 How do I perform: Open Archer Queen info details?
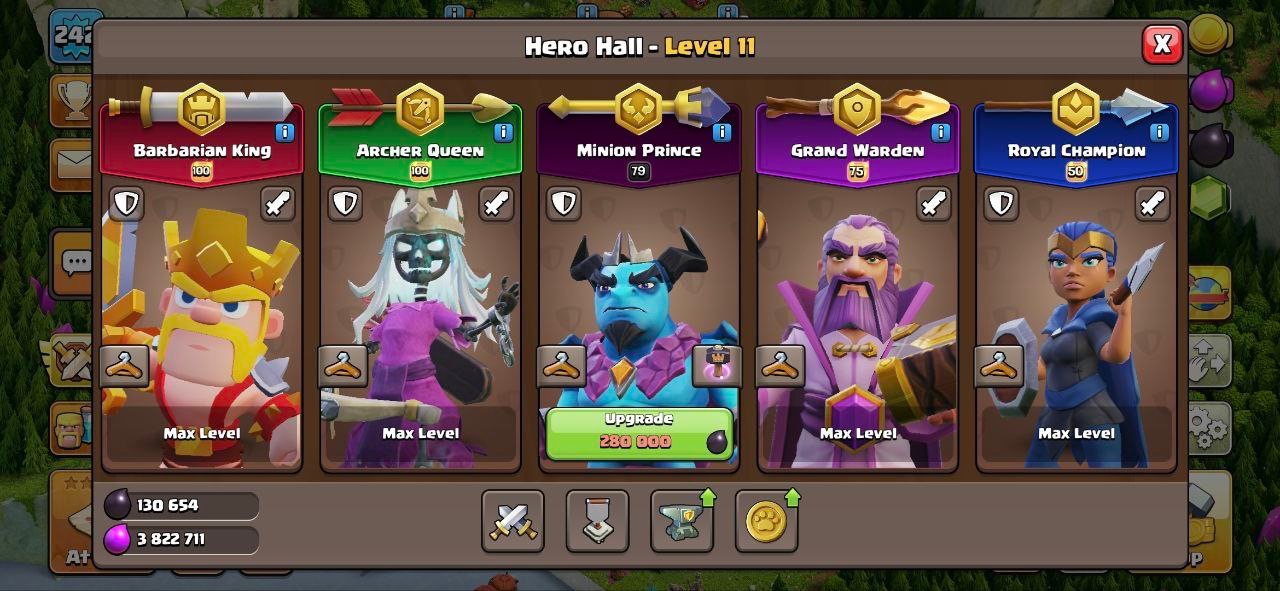pos(503,132)
